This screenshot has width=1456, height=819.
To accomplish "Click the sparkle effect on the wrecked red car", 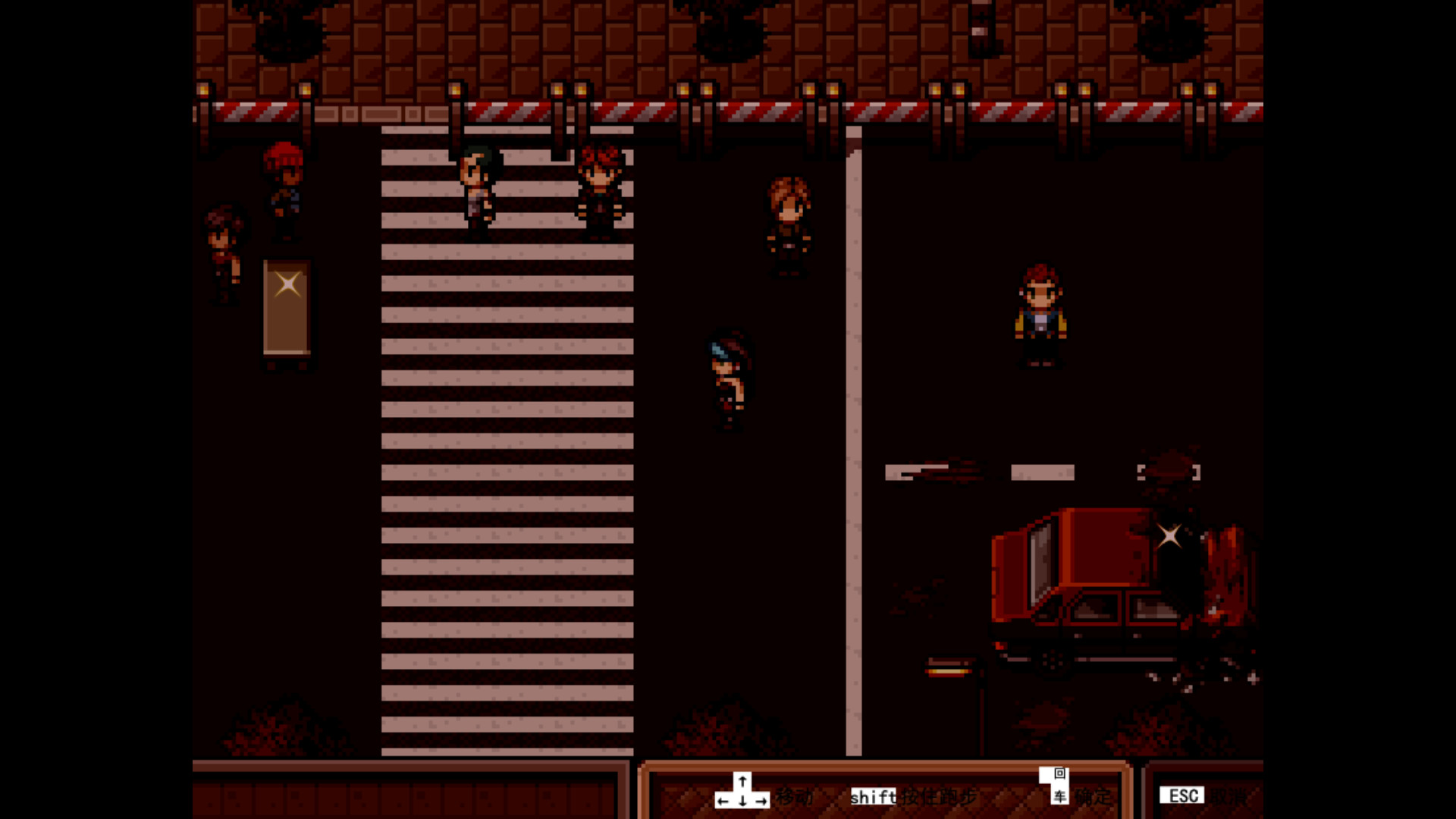I will (x=1169, y=537).
